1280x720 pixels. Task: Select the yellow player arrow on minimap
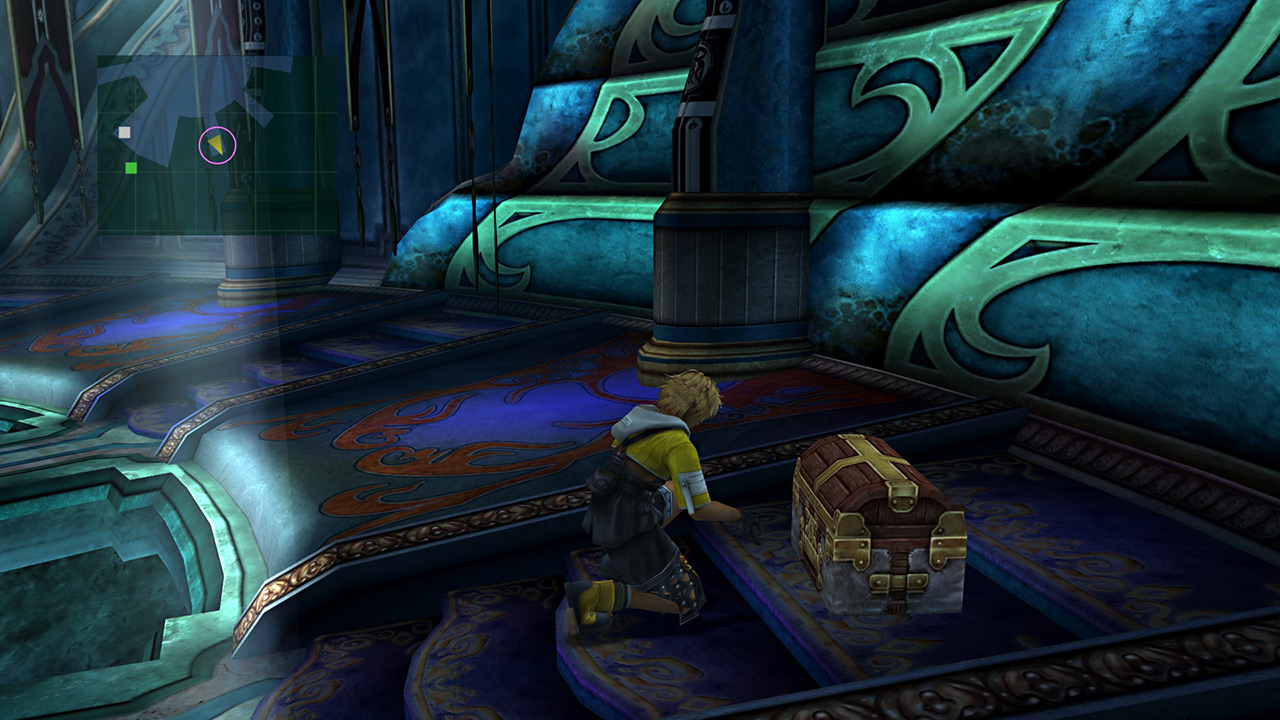[216, 146]
